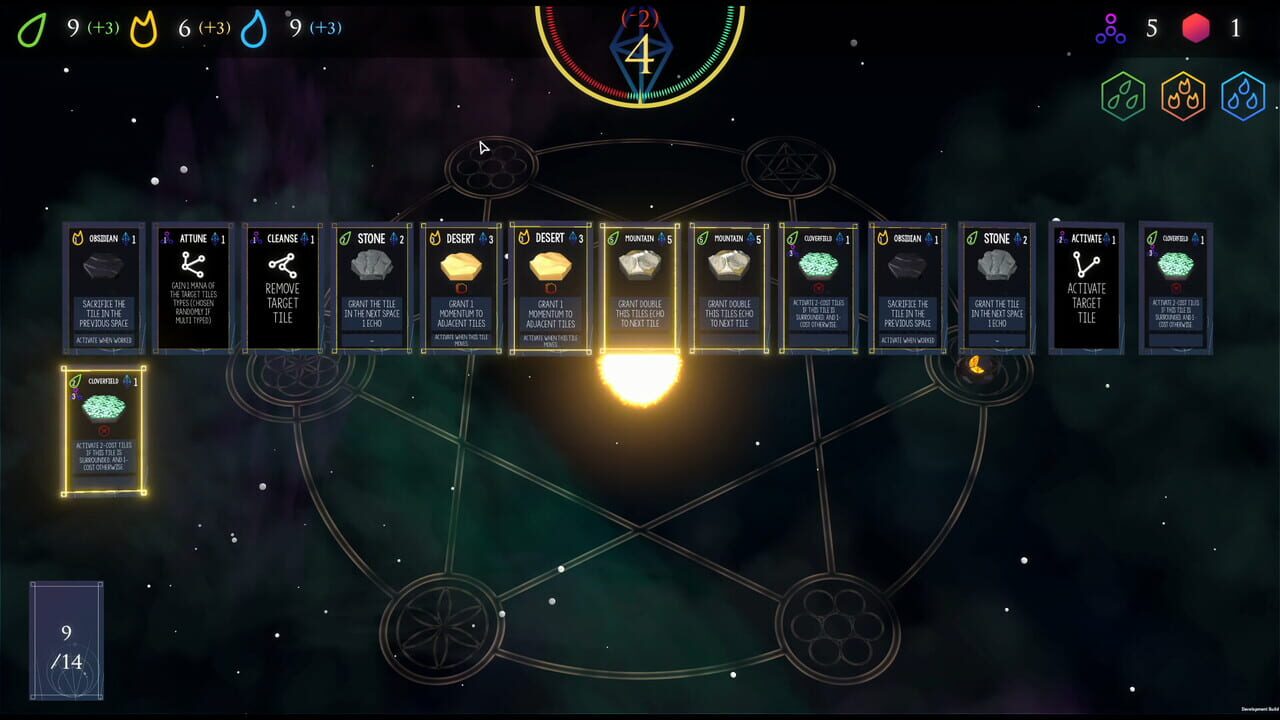Viewport: 1280px width, 720px height.
Task: Toggle the highlighted Cloverfield card selection
Action: pyautogui.click(x=104, y=428)
